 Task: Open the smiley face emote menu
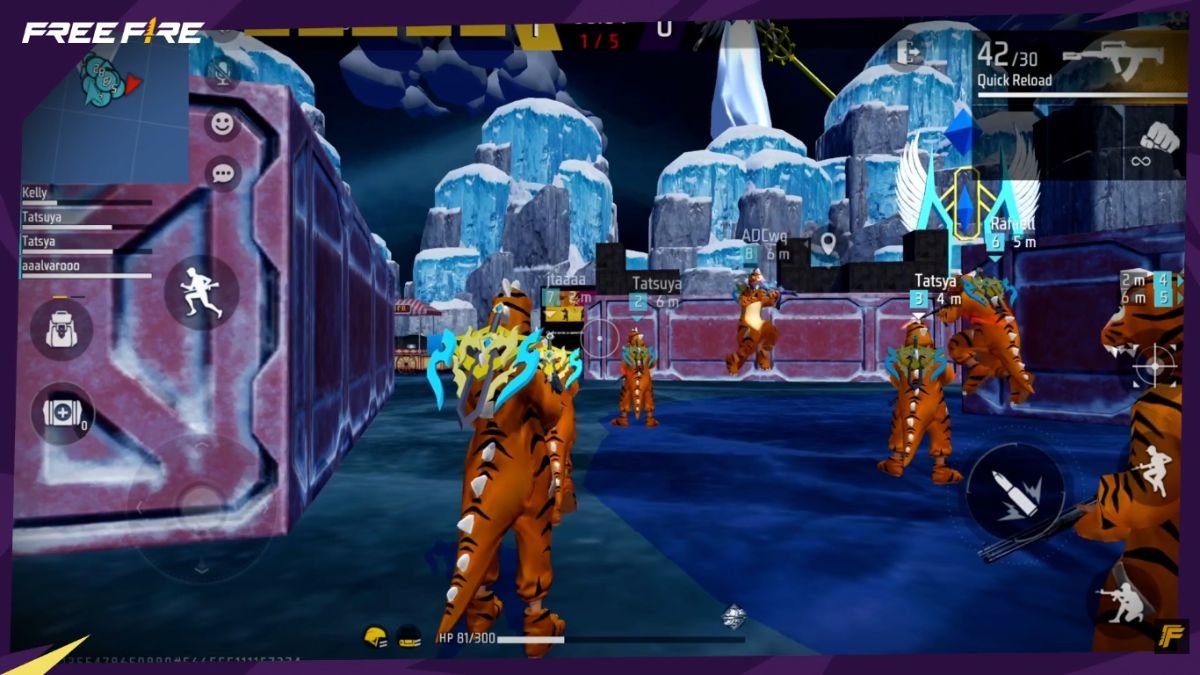click(222, 124)
